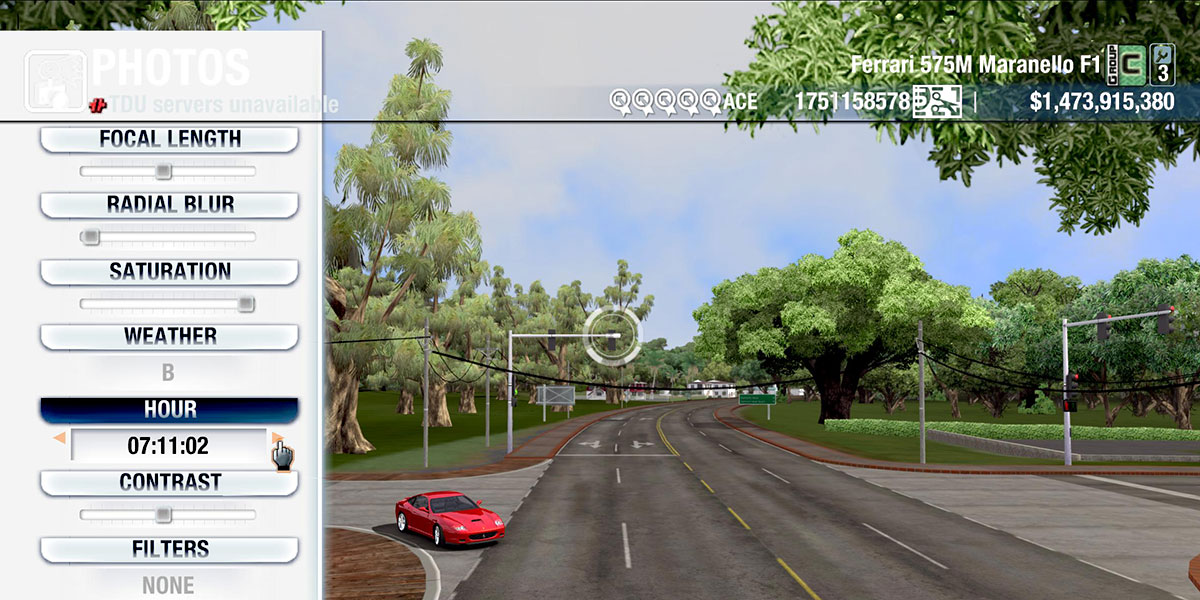Choose the Radial Blur option
This screenshot has width=1200, height=600.
(x=169, y=205)
